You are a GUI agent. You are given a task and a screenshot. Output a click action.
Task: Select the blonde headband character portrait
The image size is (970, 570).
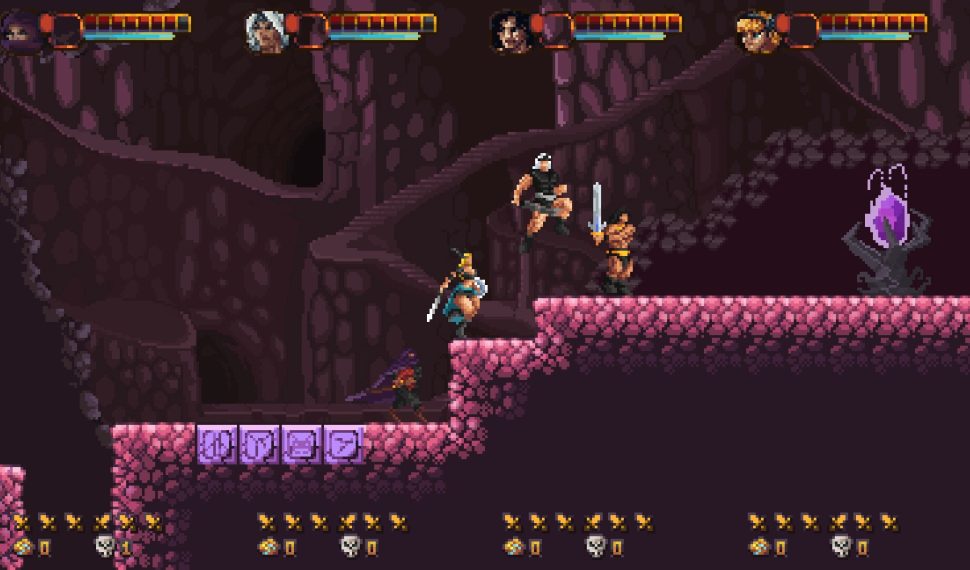pyautogui.click(x=756, y=32)
